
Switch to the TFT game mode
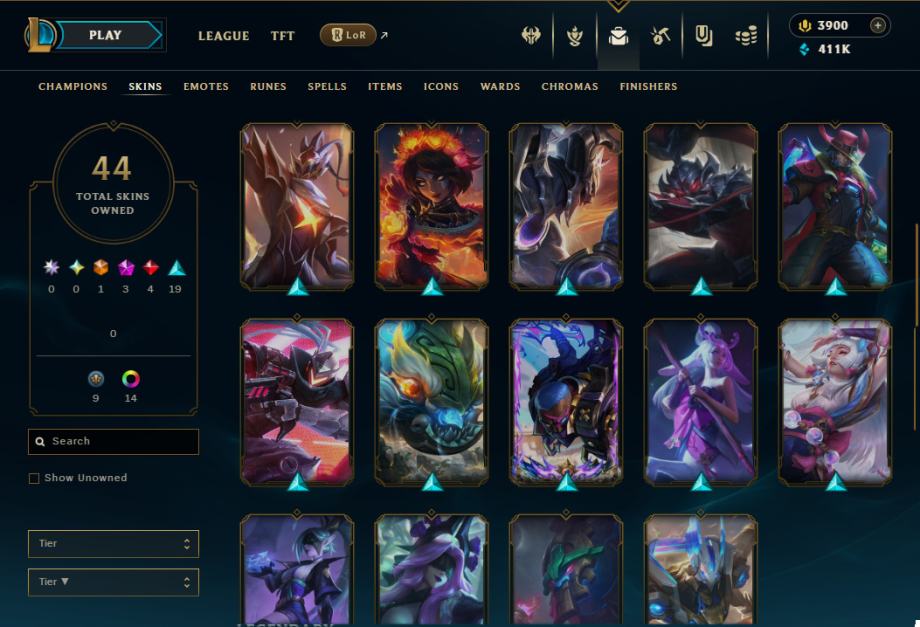pos(283,36)
